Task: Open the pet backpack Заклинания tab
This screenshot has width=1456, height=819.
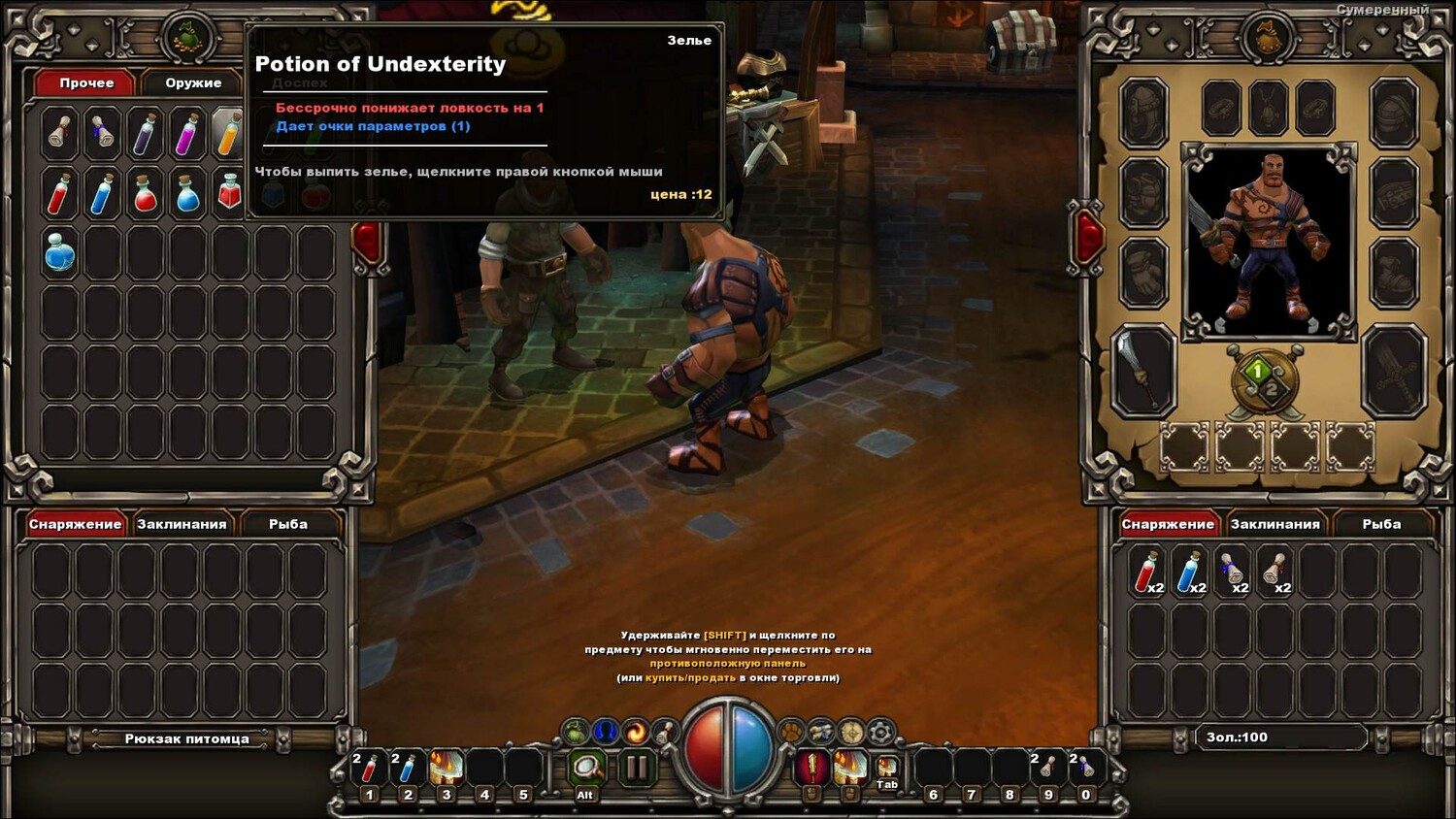Action: 182,524
